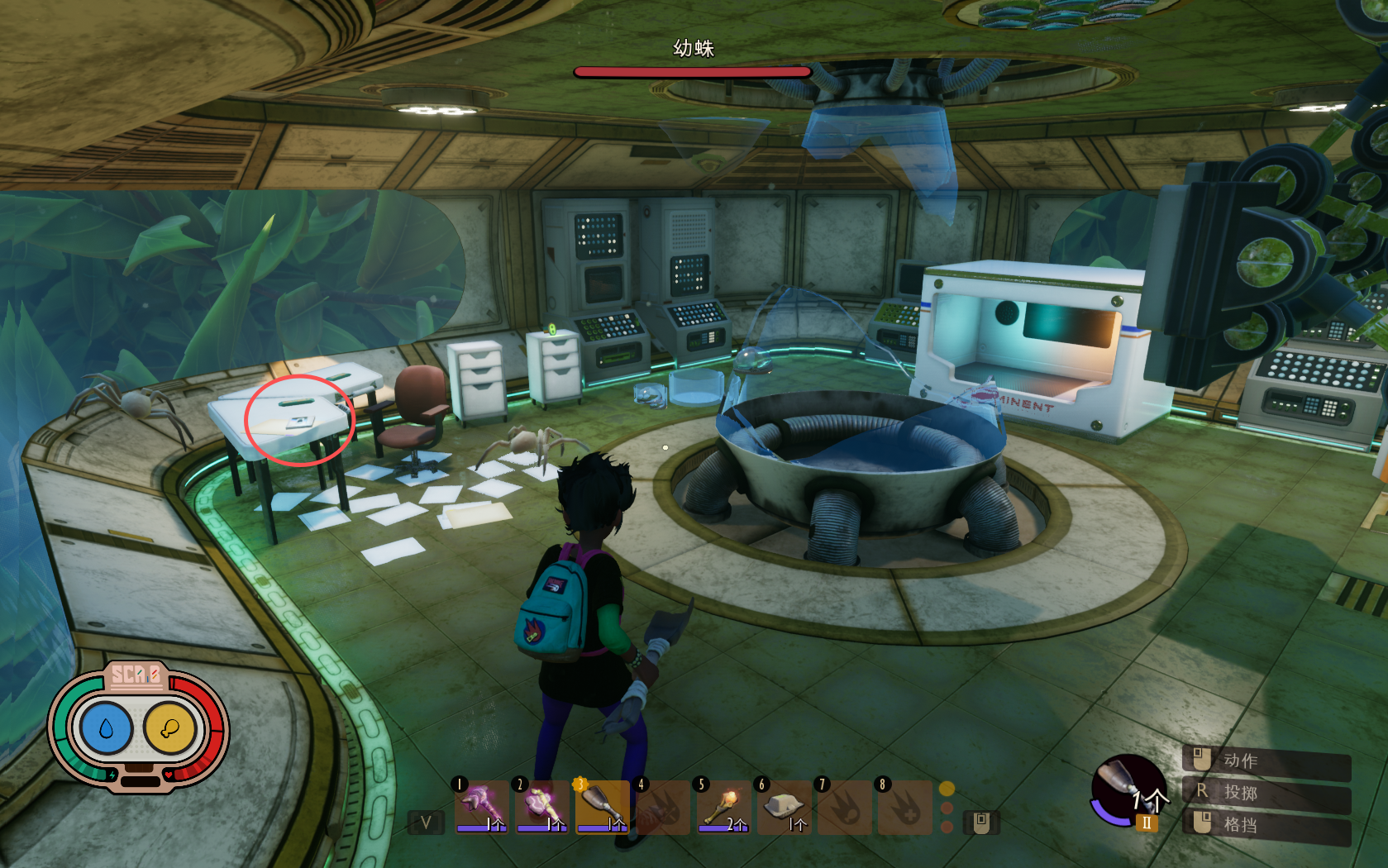Select the purple club in hotbar slot 2
The image size is (1388, 868).
tap(541, 806)
